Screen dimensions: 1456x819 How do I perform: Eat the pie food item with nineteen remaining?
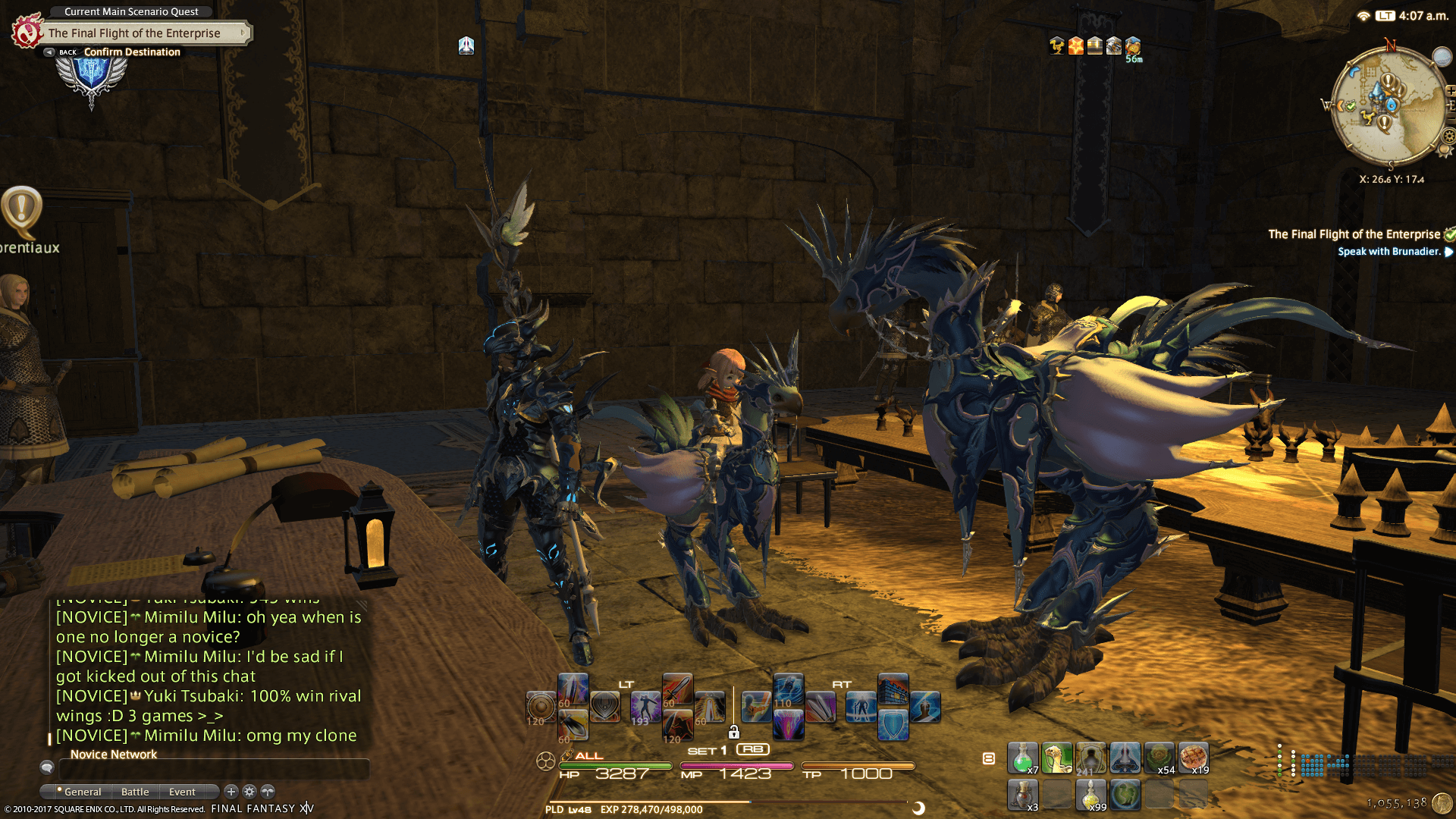click(x=1193, y=758)
